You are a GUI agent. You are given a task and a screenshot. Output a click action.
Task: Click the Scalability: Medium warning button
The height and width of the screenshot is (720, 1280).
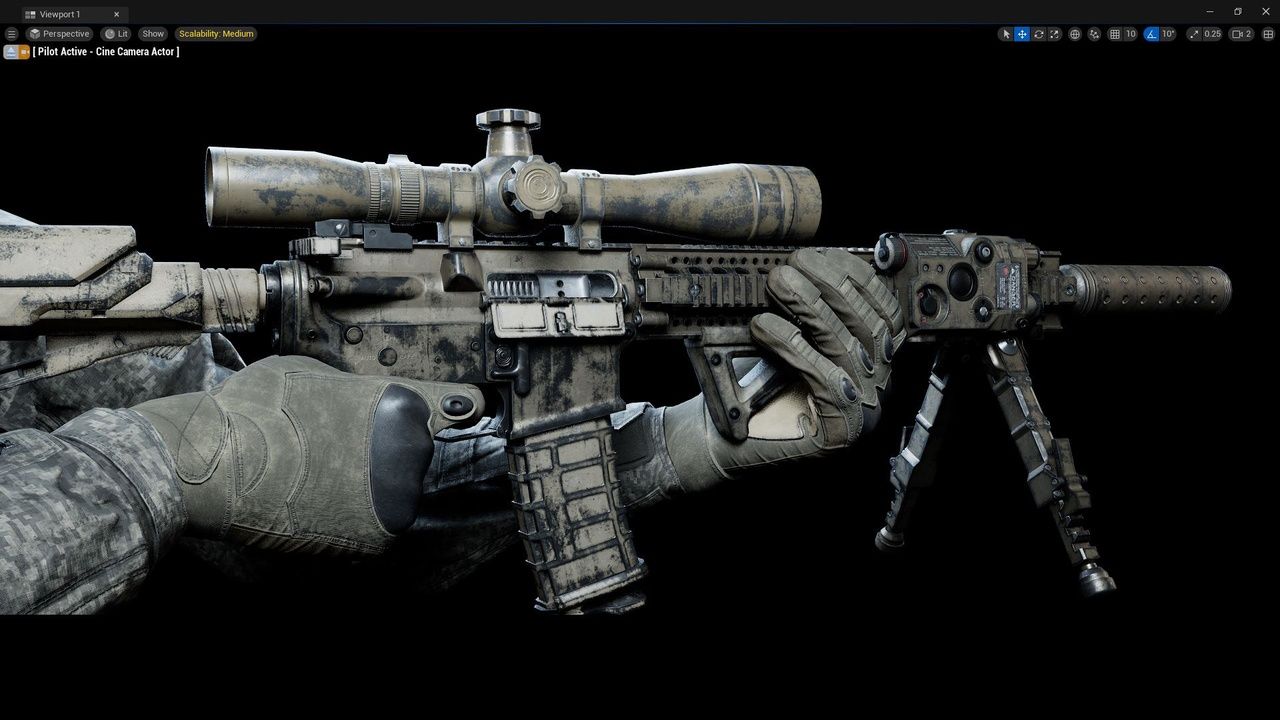coord(216,34)
